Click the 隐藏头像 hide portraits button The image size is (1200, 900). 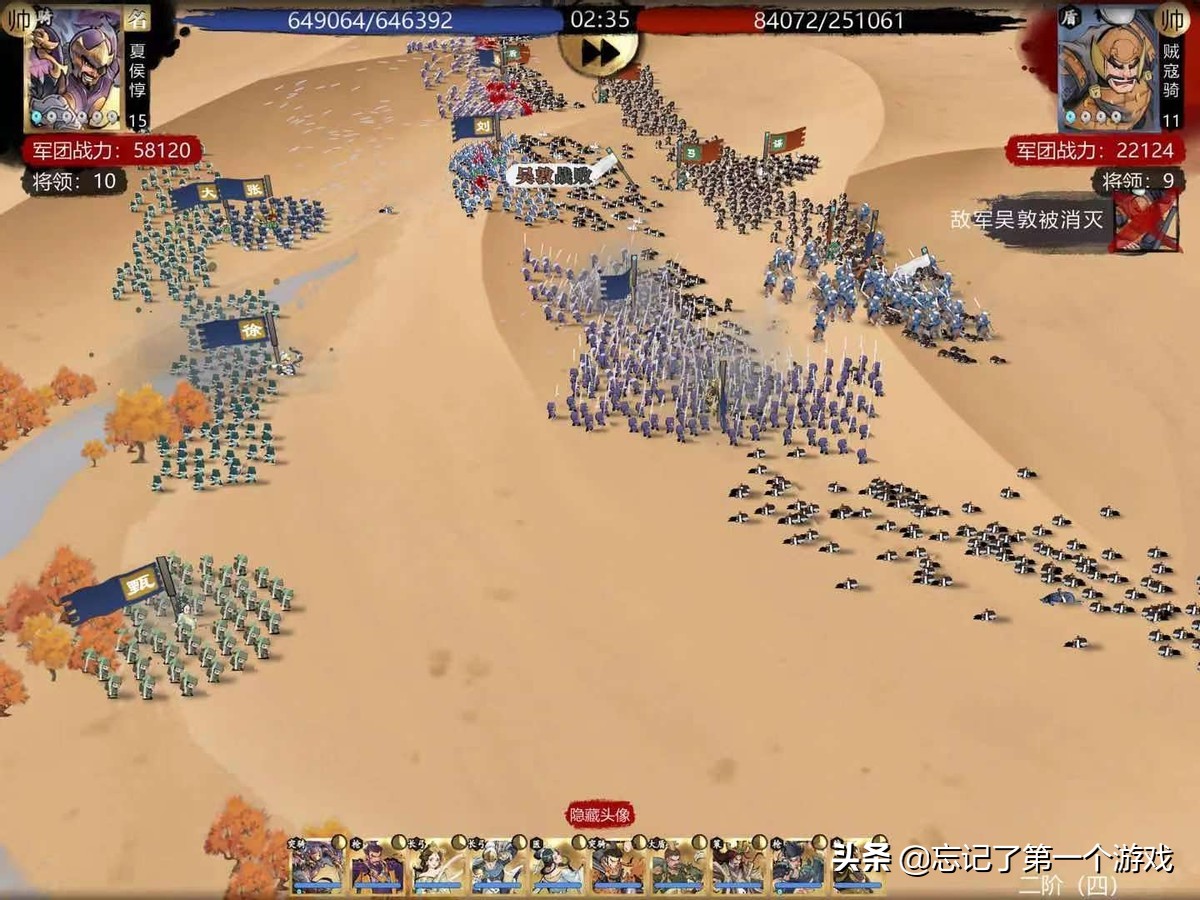coord(601,815)
